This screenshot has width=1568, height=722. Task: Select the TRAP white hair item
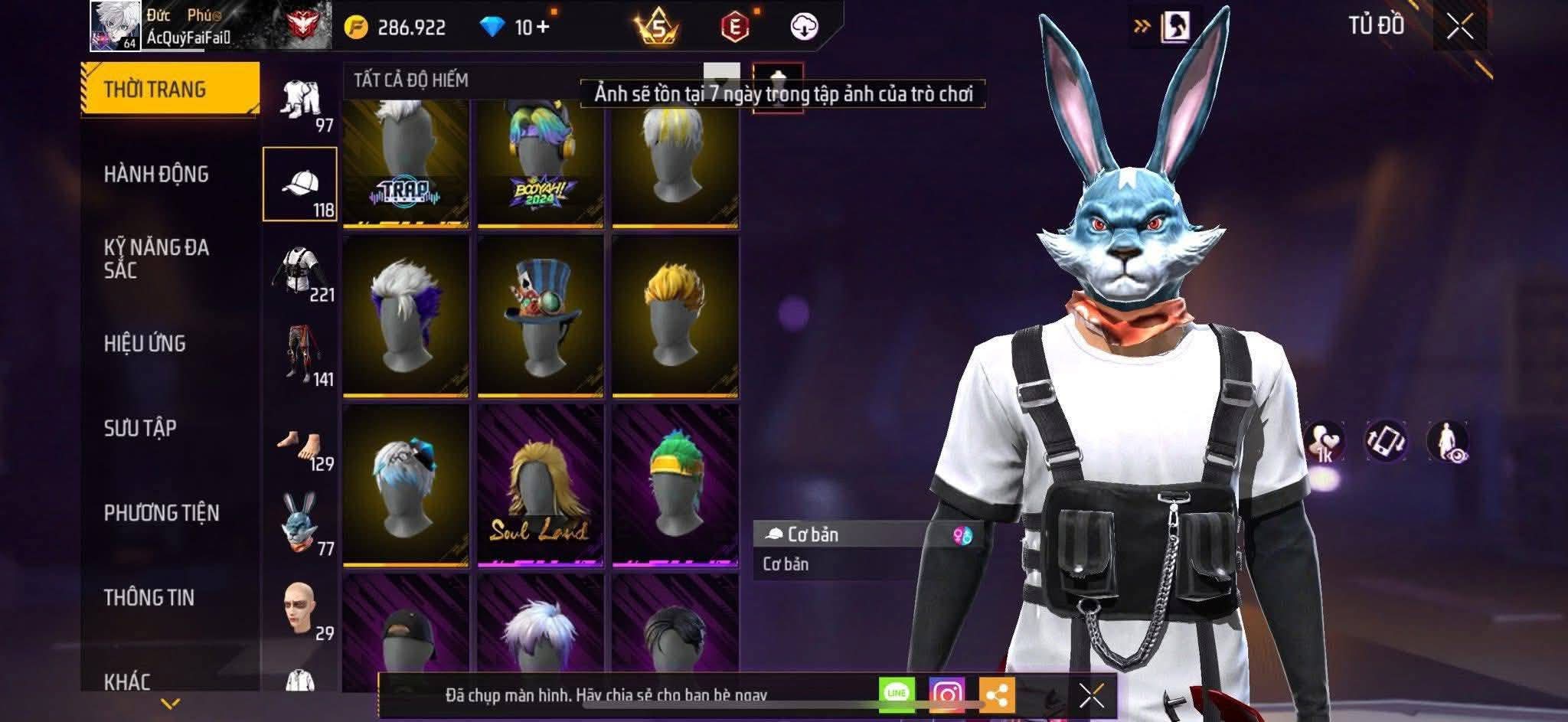405,165
